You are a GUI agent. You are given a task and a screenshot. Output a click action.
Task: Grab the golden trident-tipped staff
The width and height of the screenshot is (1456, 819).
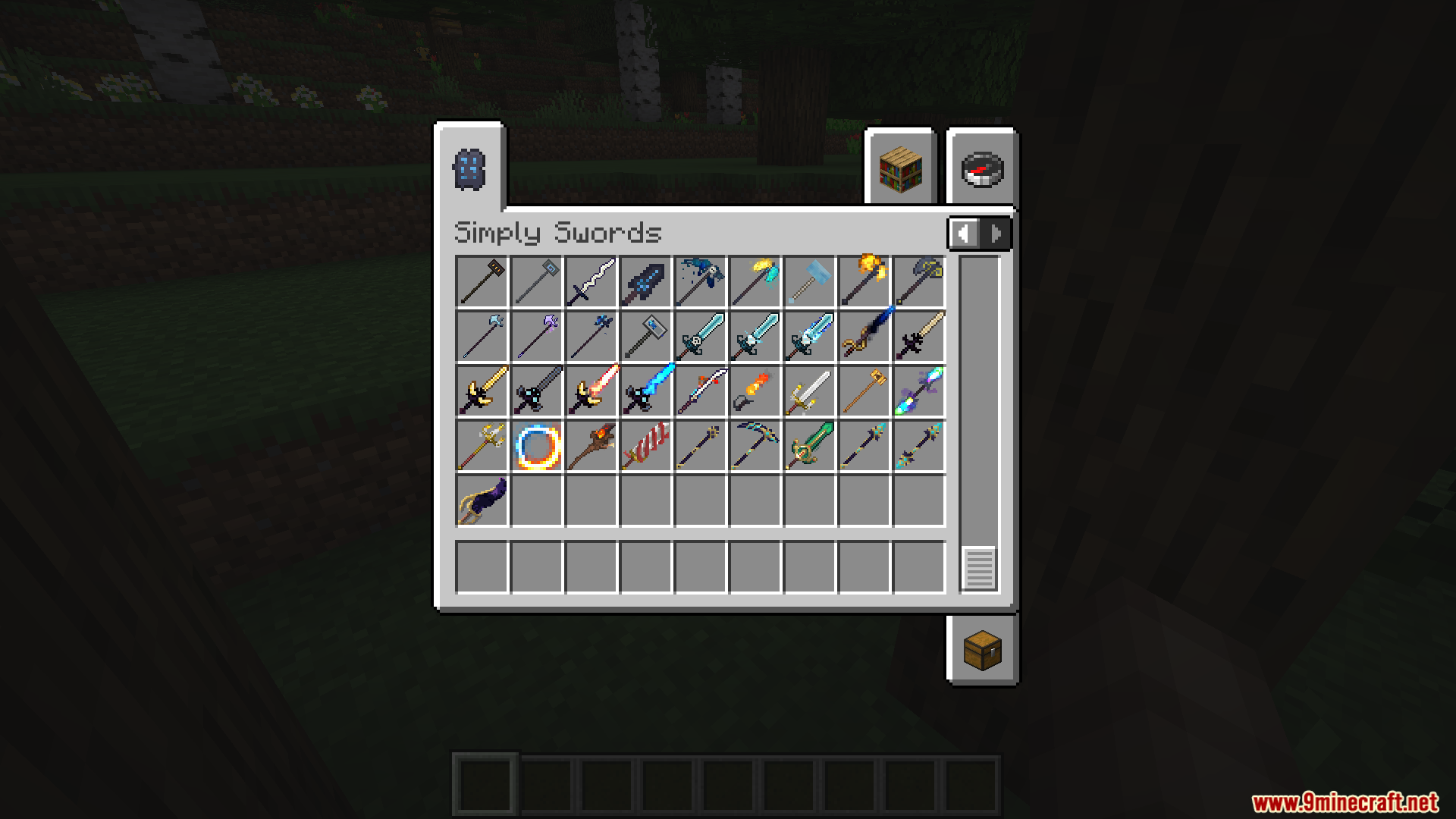(480, 446)
